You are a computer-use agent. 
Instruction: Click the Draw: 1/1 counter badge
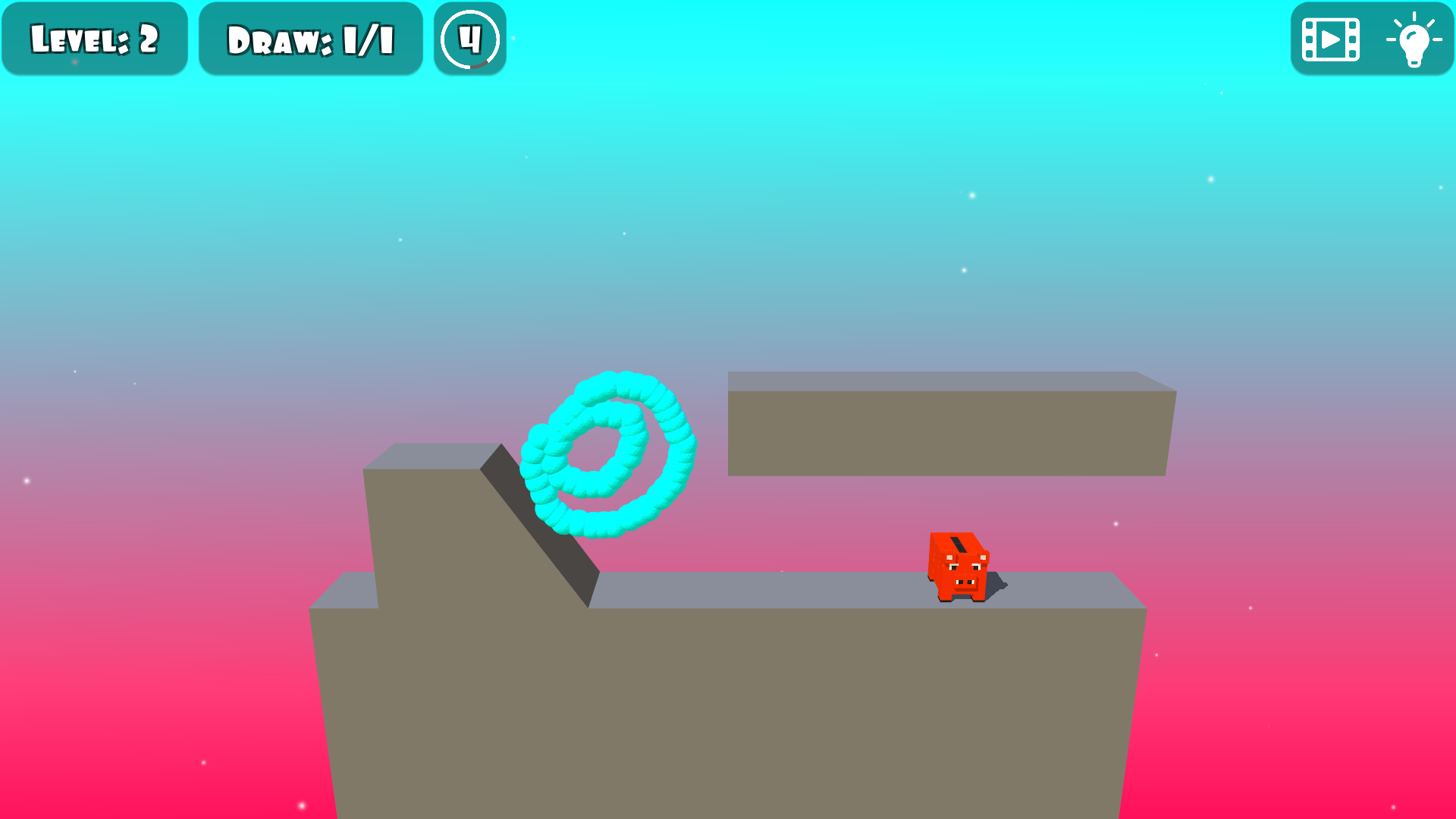(x=311, y=37)
